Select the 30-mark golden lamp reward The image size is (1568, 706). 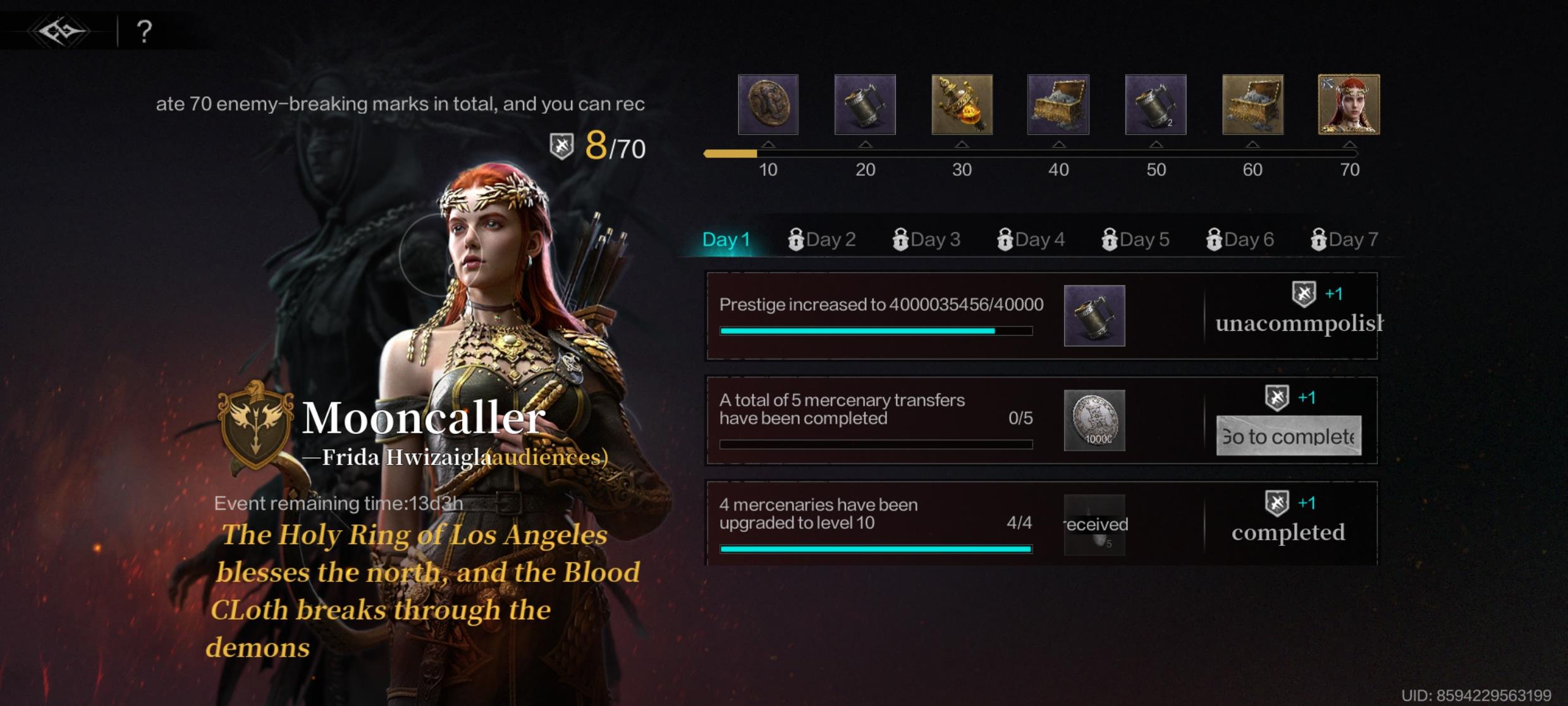click(962, 104)
